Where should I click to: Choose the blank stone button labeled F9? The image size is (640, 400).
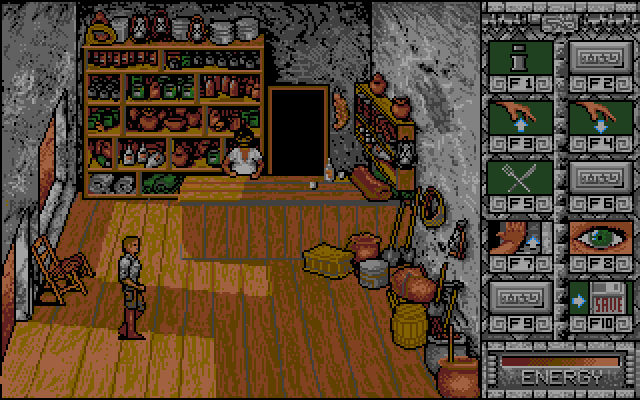(519, 300)
